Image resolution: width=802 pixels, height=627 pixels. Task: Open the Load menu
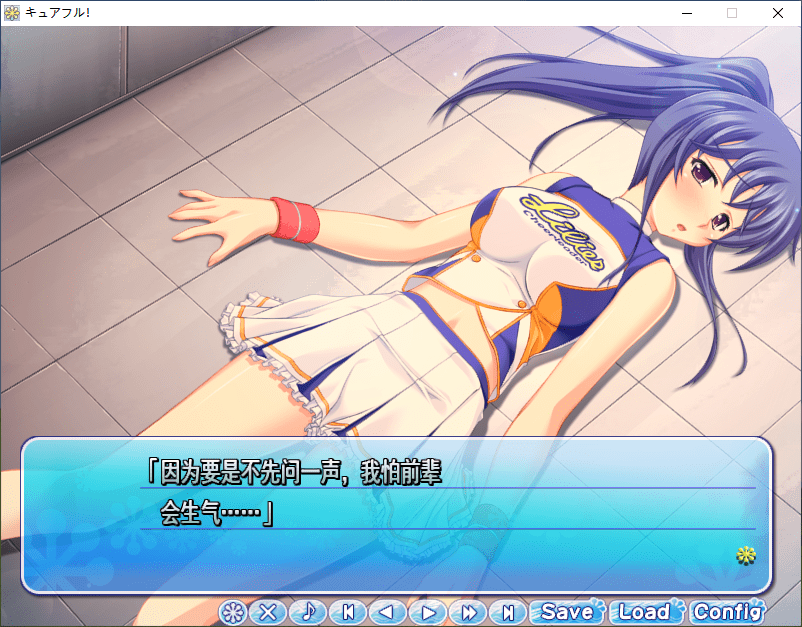tap(644, 612)
